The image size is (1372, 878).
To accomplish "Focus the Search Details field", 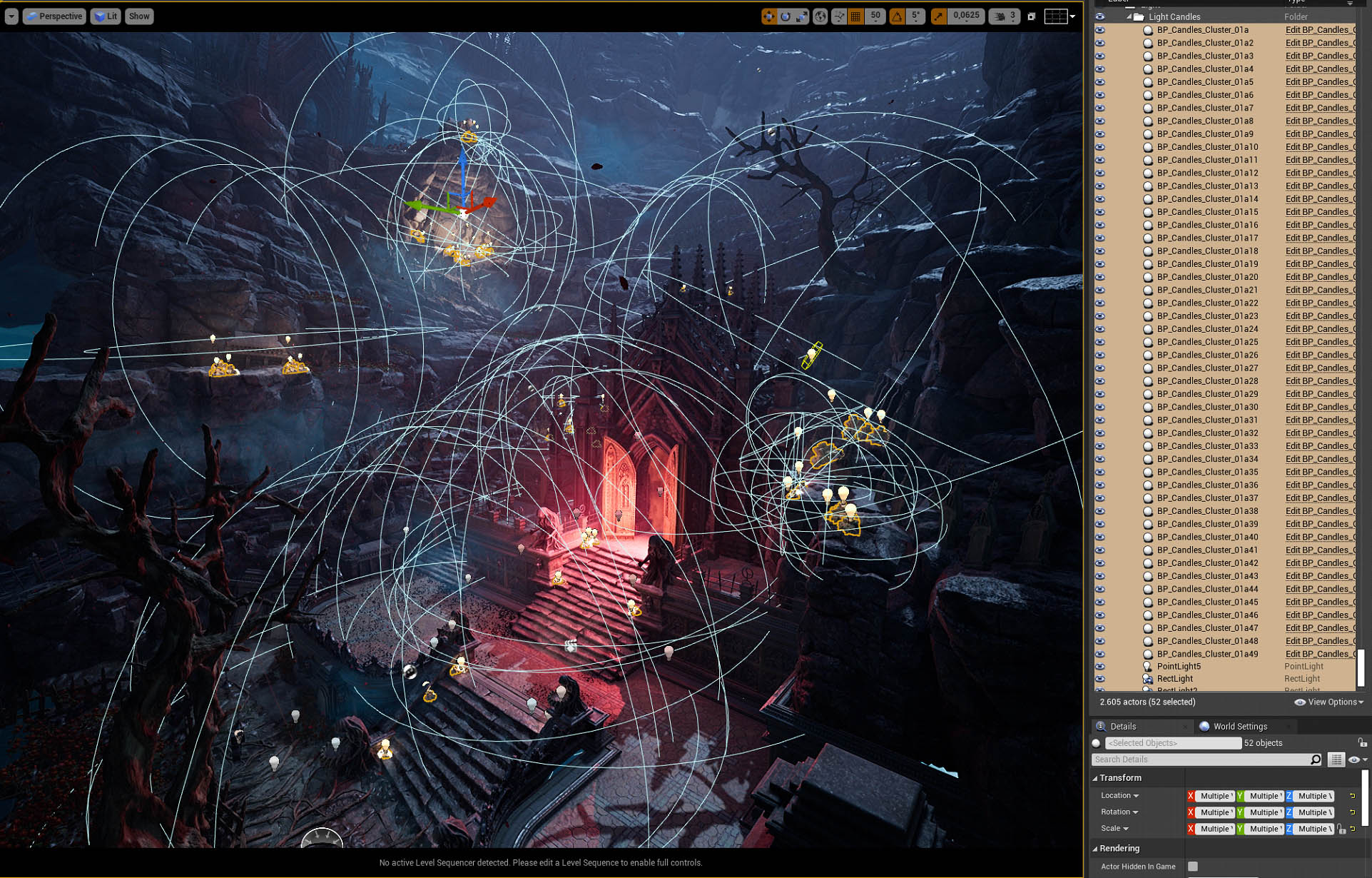I will (1201, 760).
